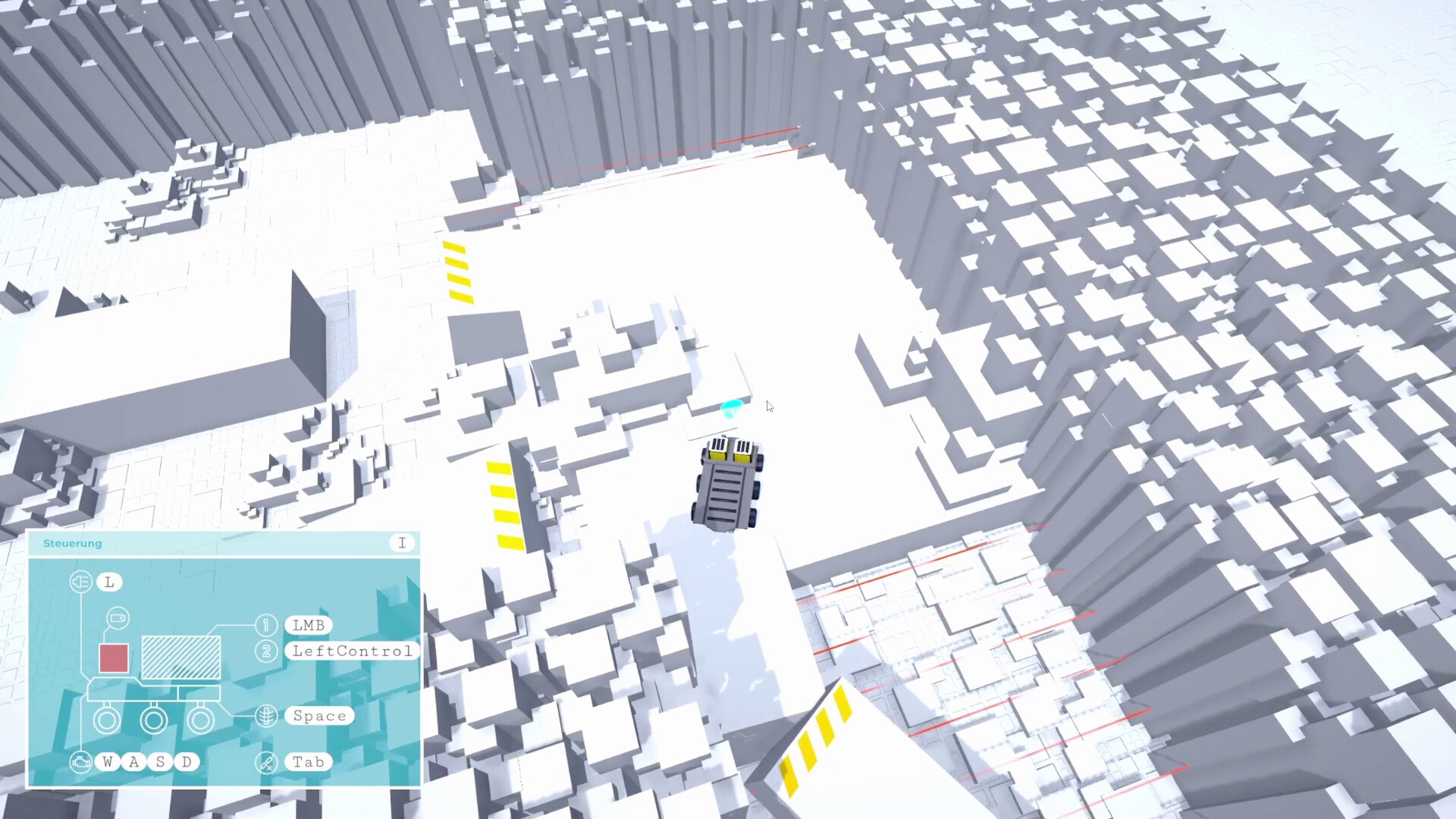Screen dimensions: 1456x819
Task: Toggle the controls help via the I badge
Action: (x=402, y=541)
